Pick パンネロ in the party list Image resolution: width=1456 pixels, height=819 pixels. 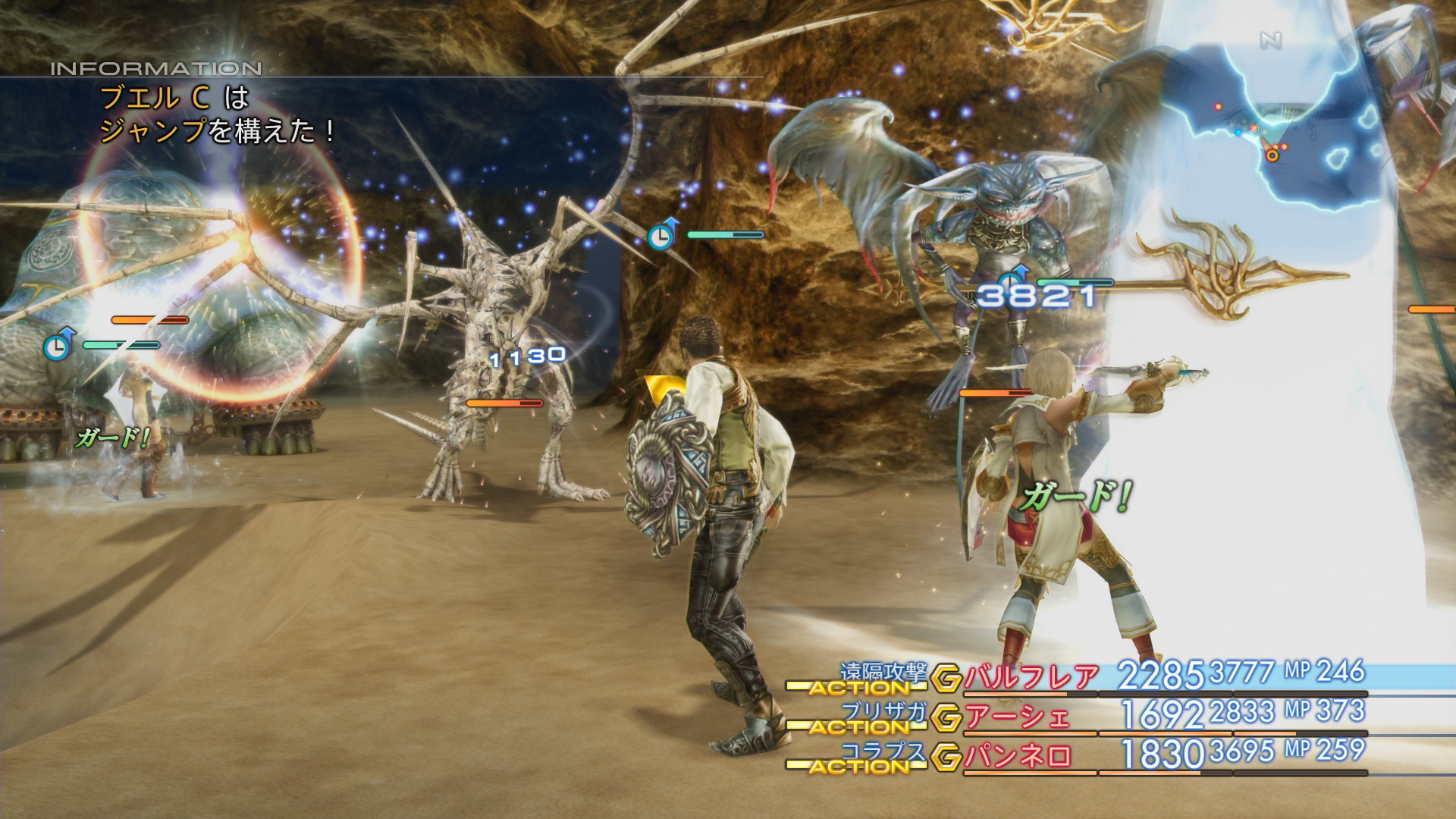(x=1018, y=756)
